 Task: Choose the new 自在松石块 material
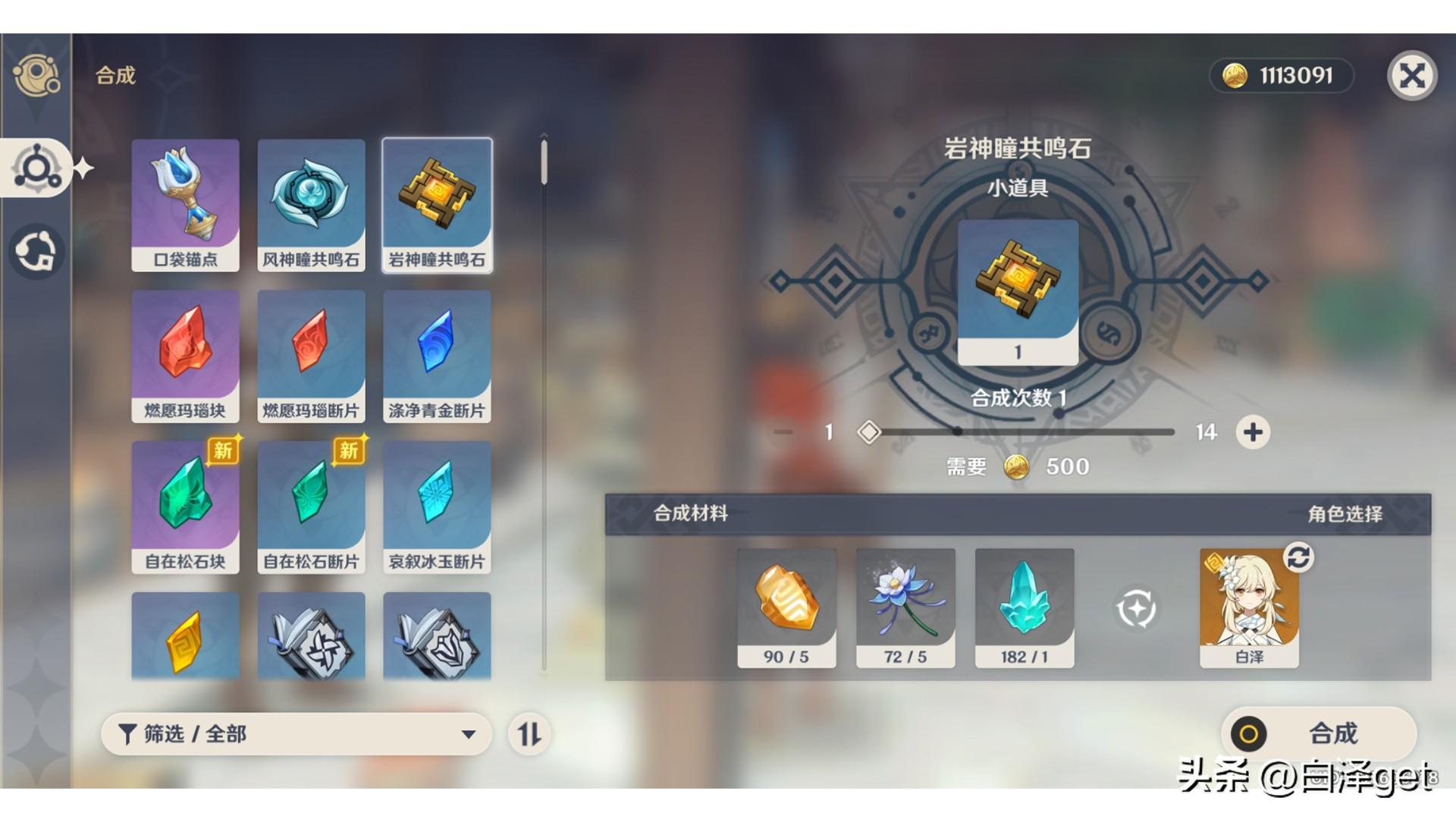184,505
